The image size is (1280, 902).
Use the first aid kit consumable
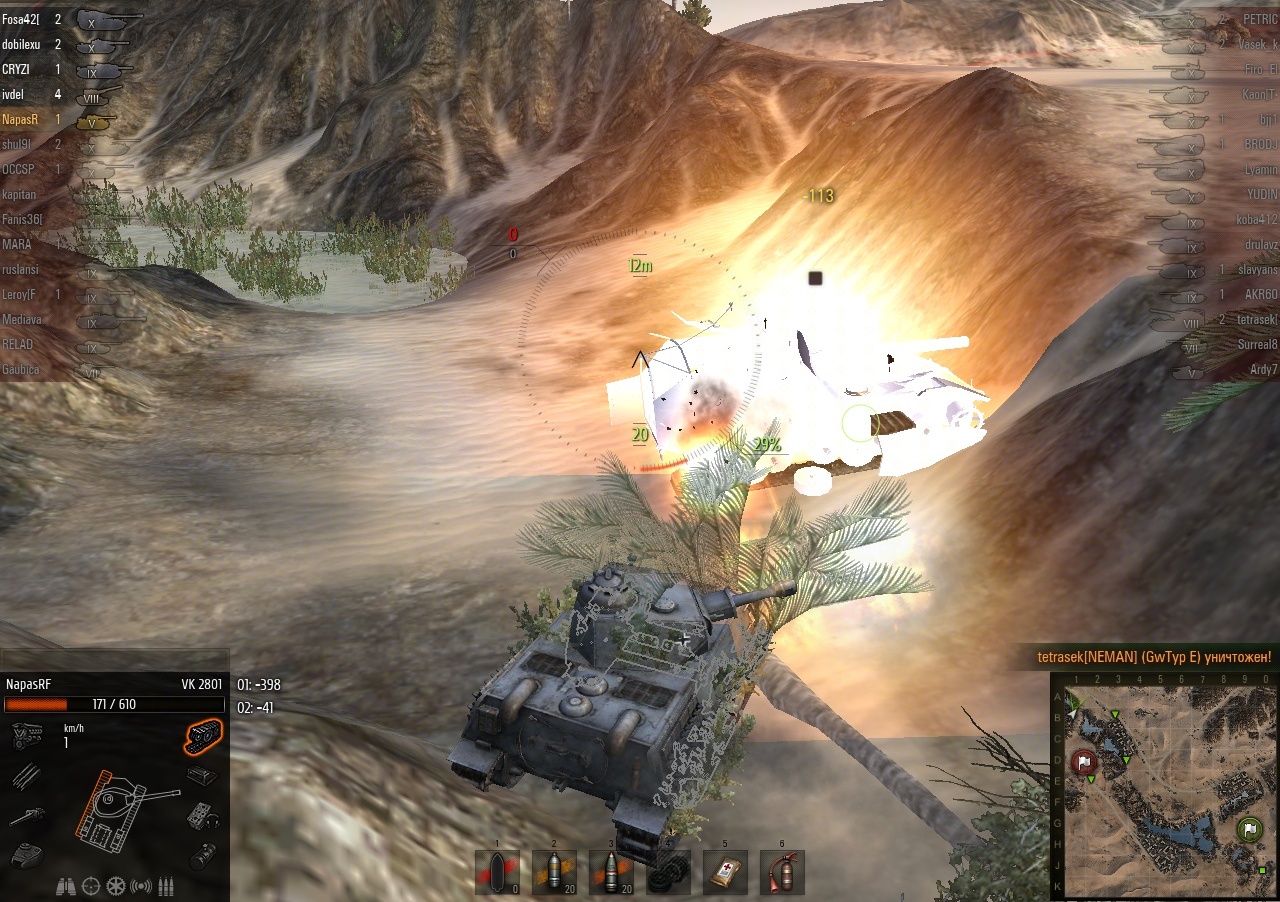(725, 872)
